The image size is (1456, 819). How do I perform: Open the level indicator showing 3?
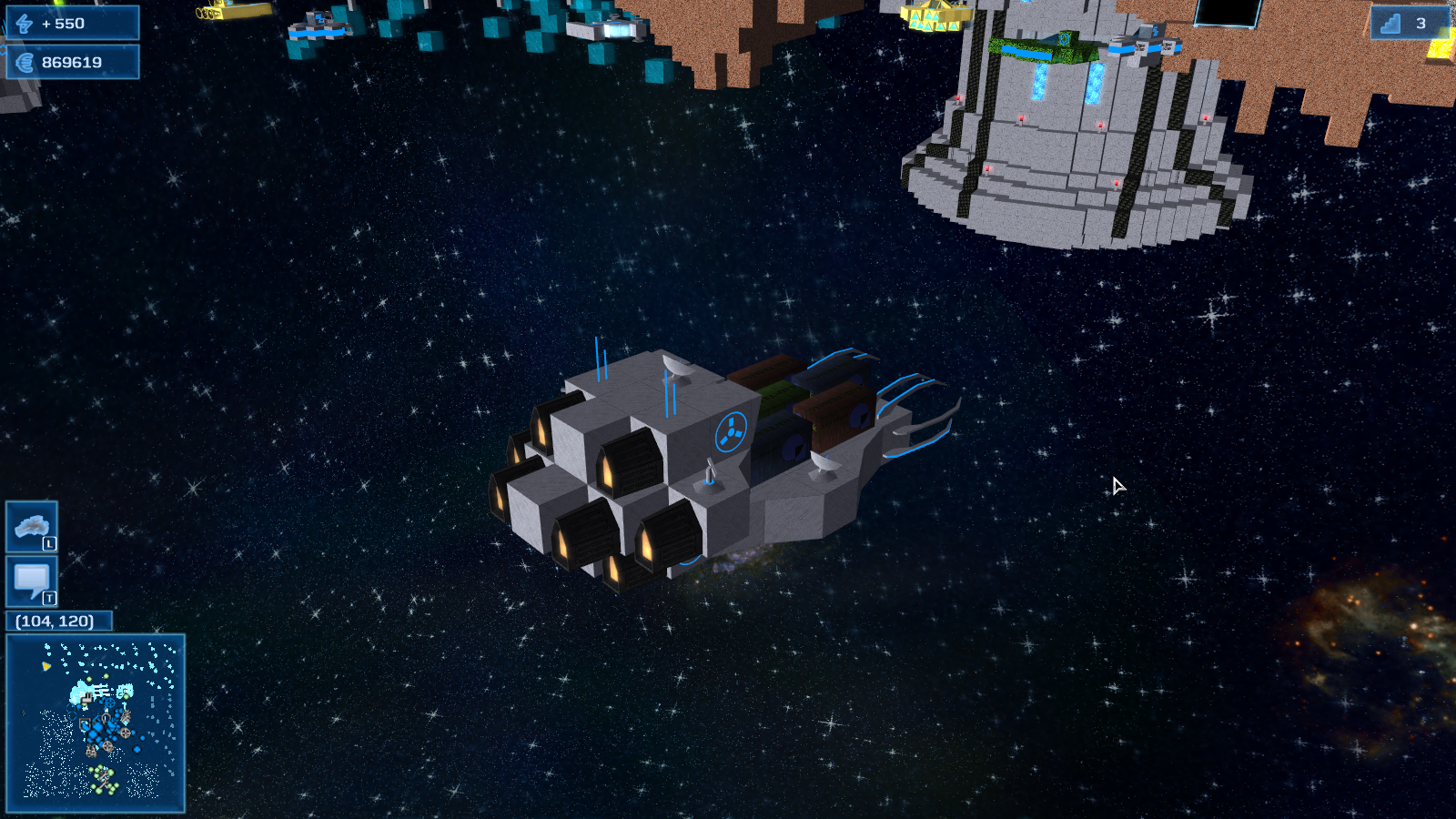coord(1407,24)
